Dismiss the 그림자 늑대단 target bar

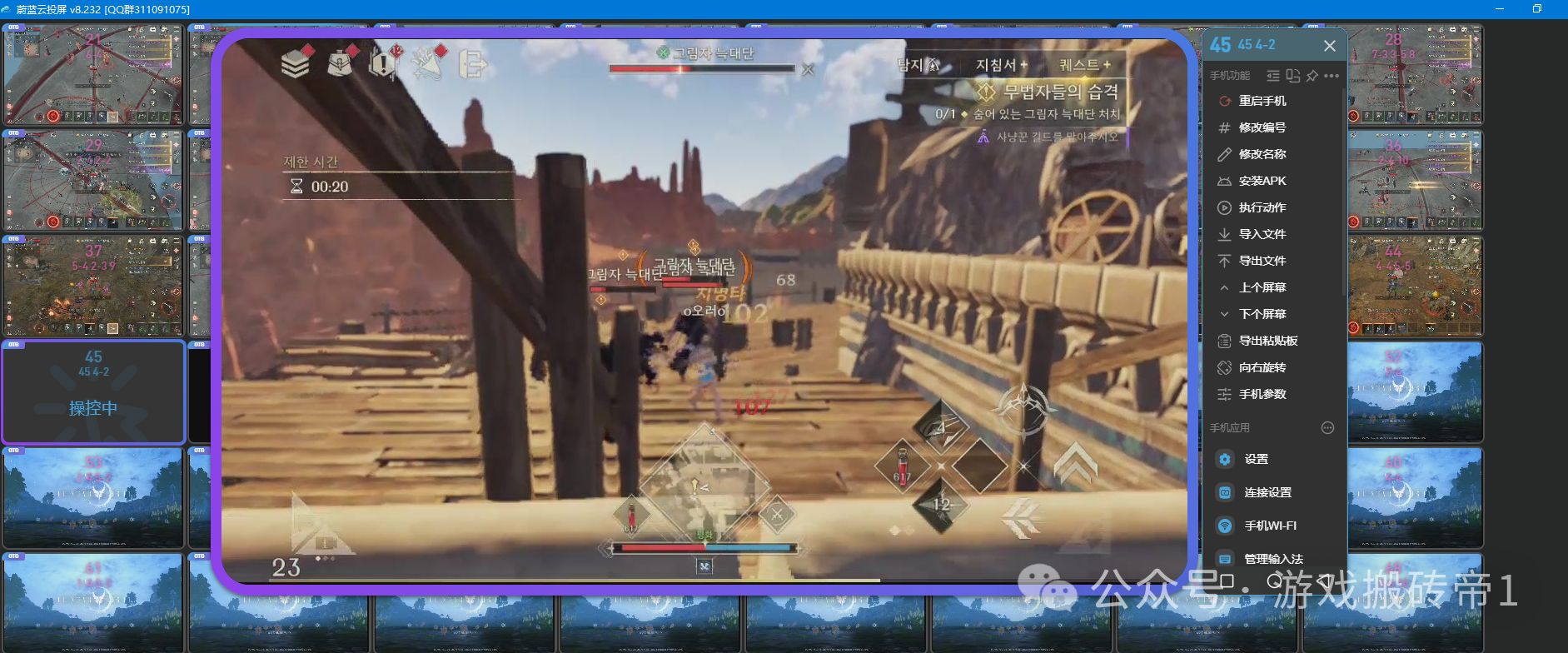(808, 70)
